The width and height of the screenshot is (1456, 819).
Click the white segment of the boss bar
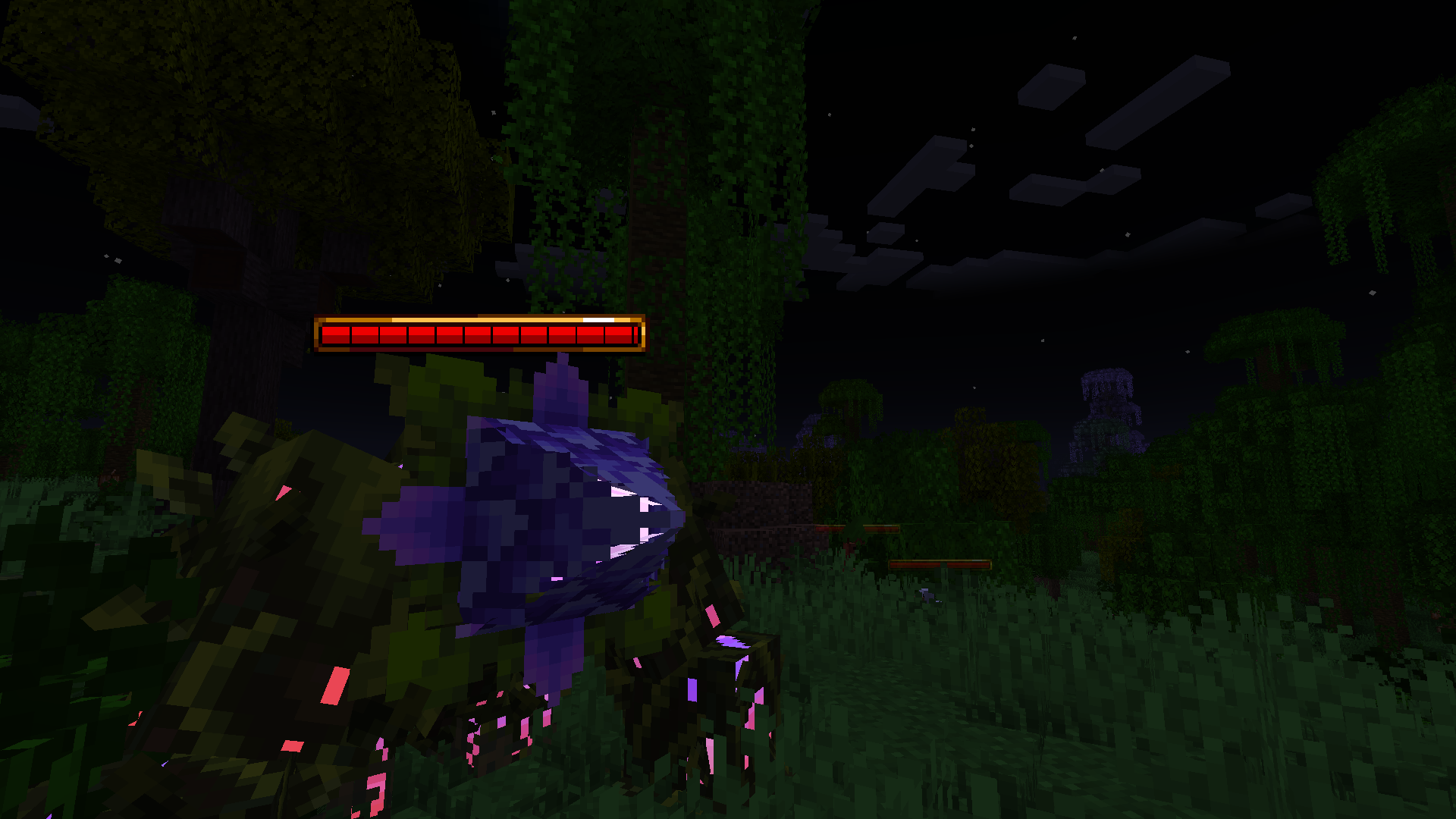click(598, 320)
